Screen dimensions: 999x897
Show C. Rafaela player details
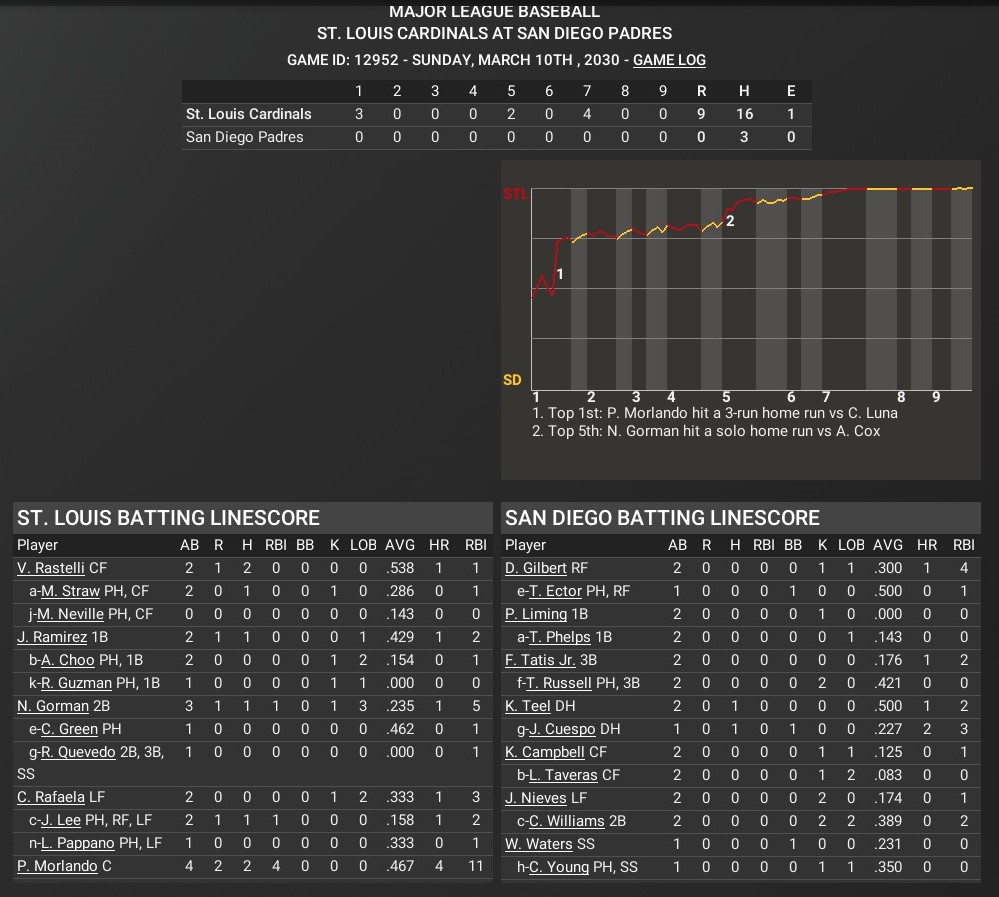click(51, 797)
